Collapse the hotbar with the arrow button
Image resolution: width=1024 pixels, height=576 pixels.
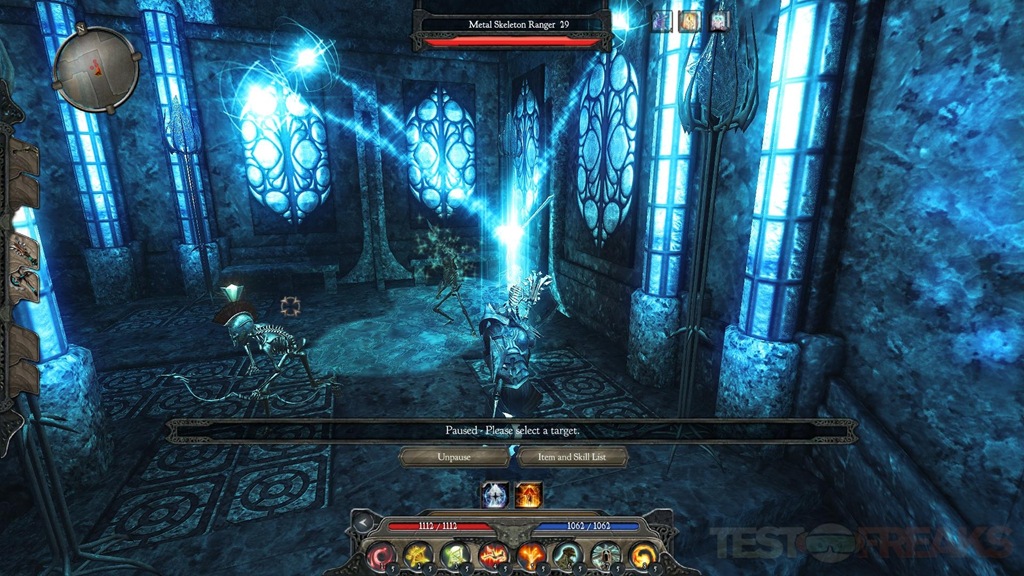pyautogui.click(x=364, y=524)
